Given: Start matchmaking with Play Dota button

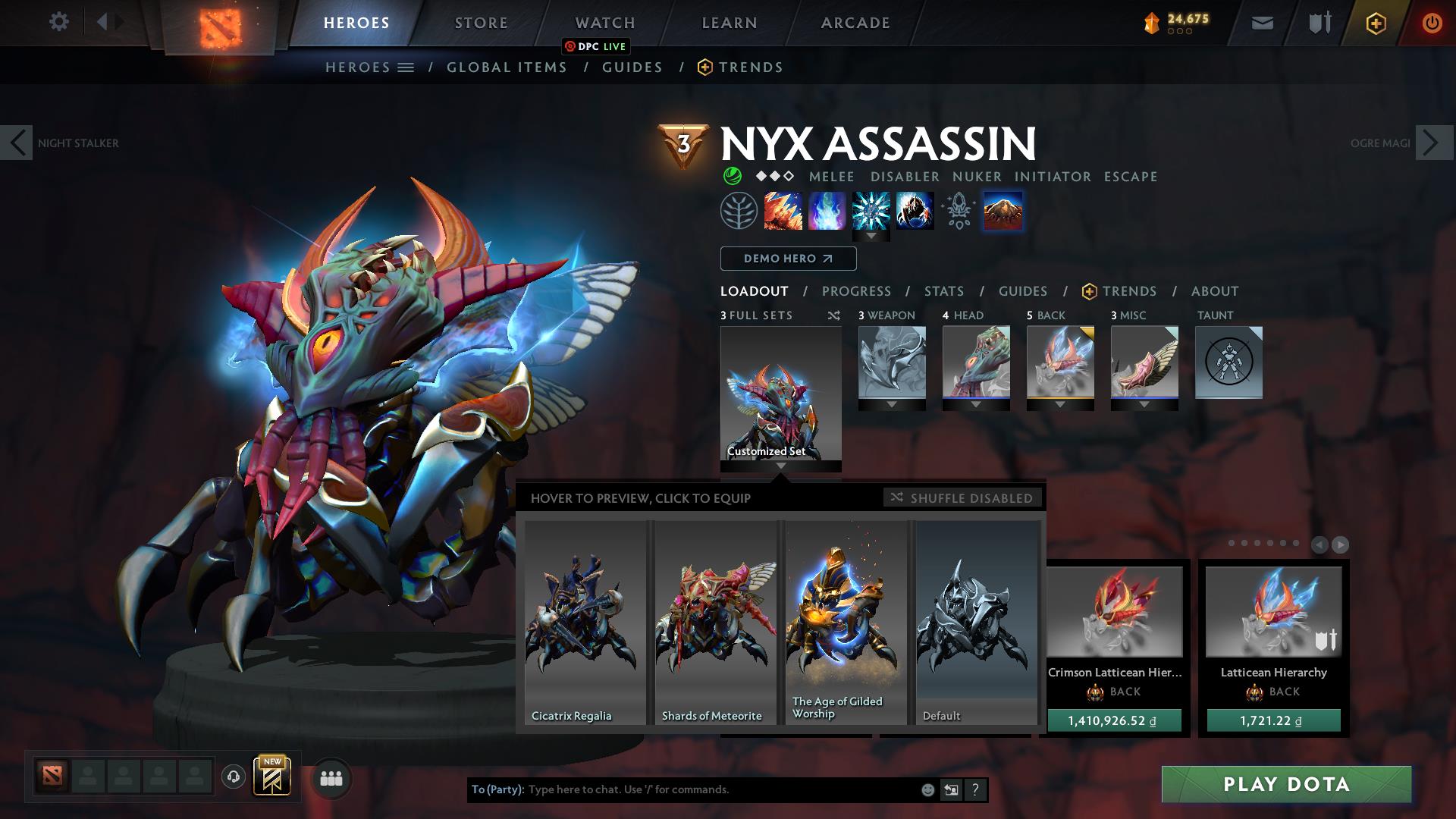Looking at the screenshot, I should pyautogui.click(x=1286, y=784).
